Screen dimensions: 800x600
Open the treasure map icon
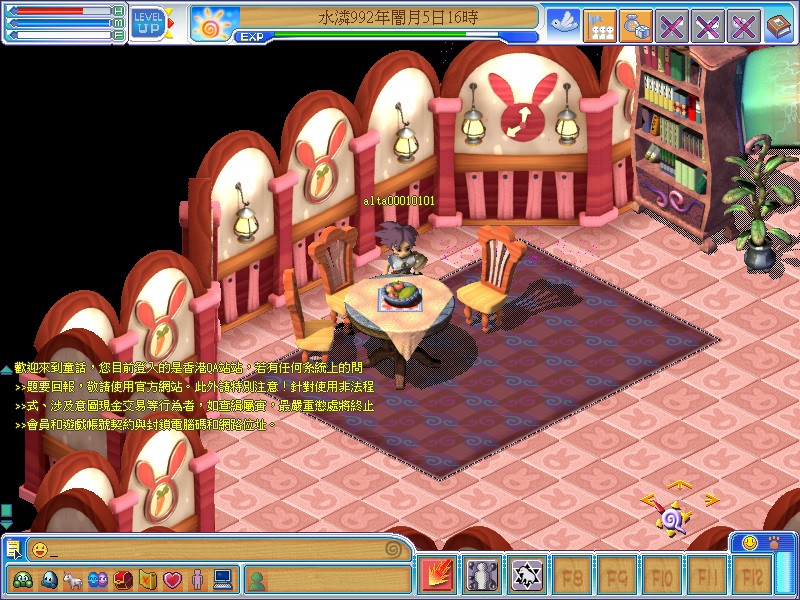(x=148, y=579)
